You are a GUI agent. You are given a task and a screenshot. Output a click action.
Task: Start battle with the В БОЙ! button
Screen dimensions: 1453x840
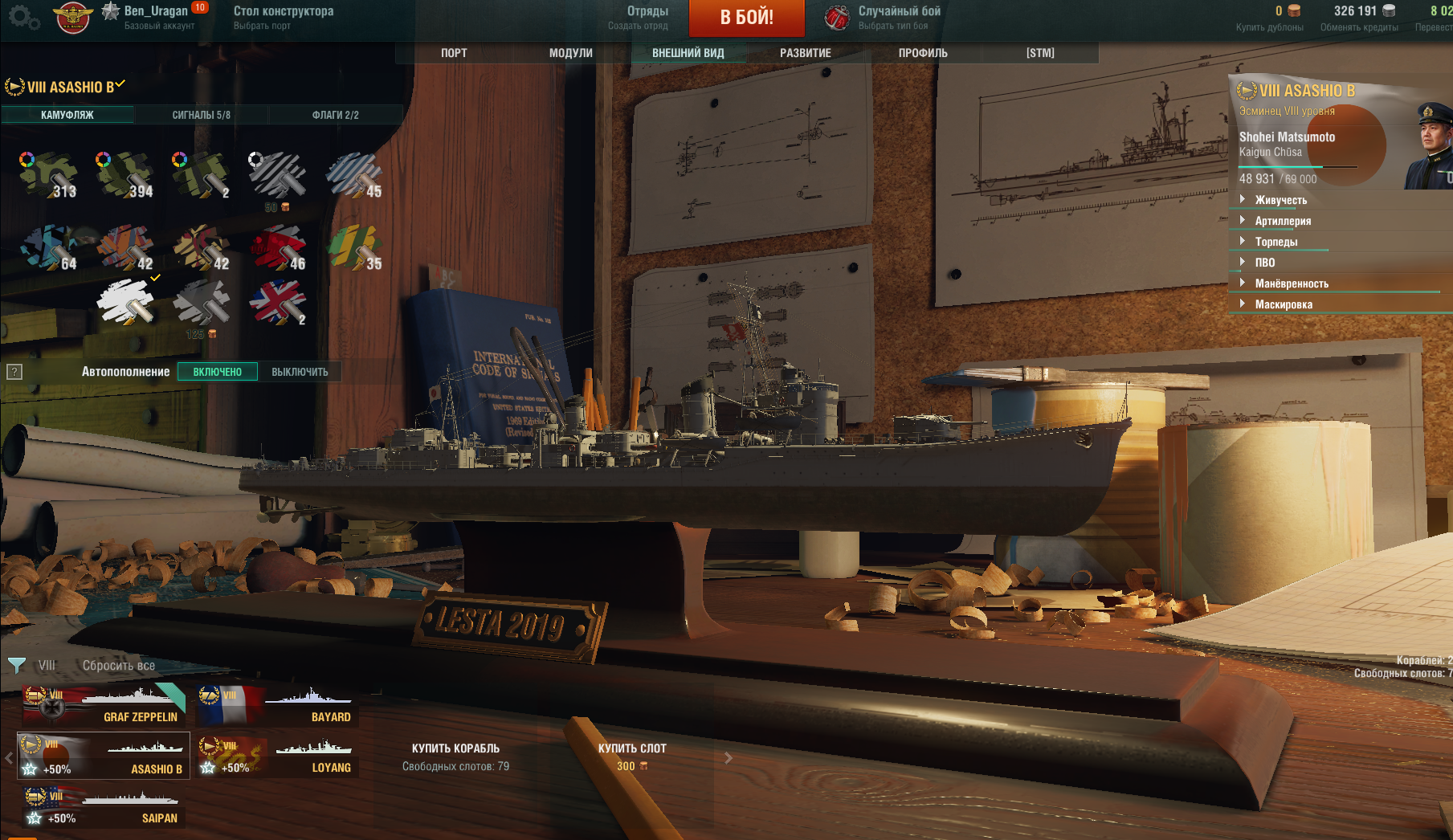(746, 18)
